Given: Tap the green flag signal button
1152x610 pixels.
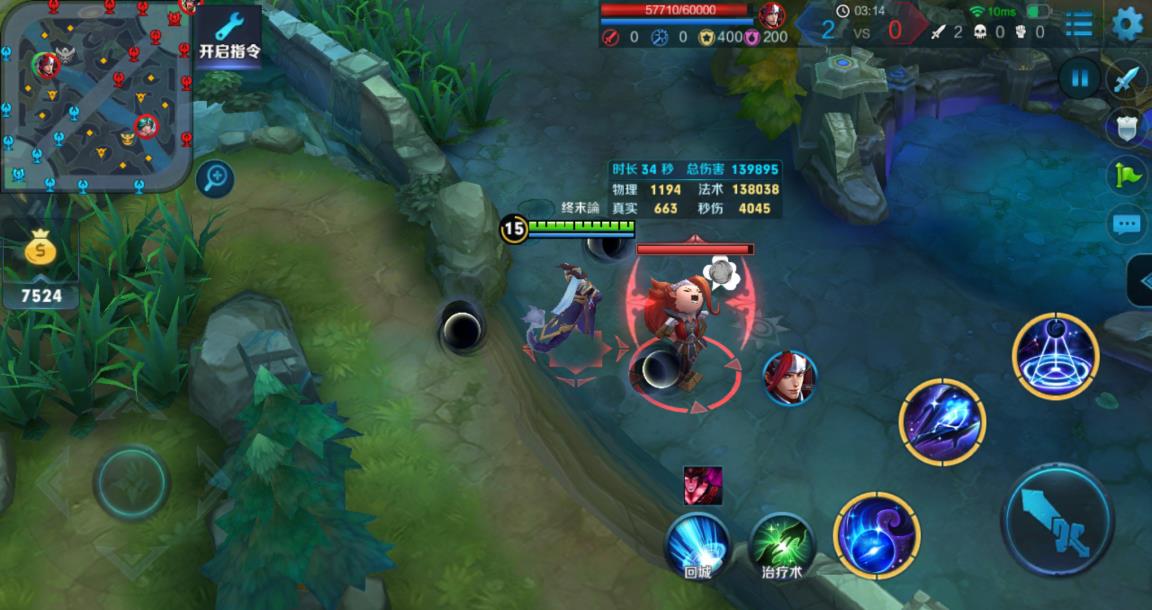Looking at the screenshot, I should (1127, 176).
